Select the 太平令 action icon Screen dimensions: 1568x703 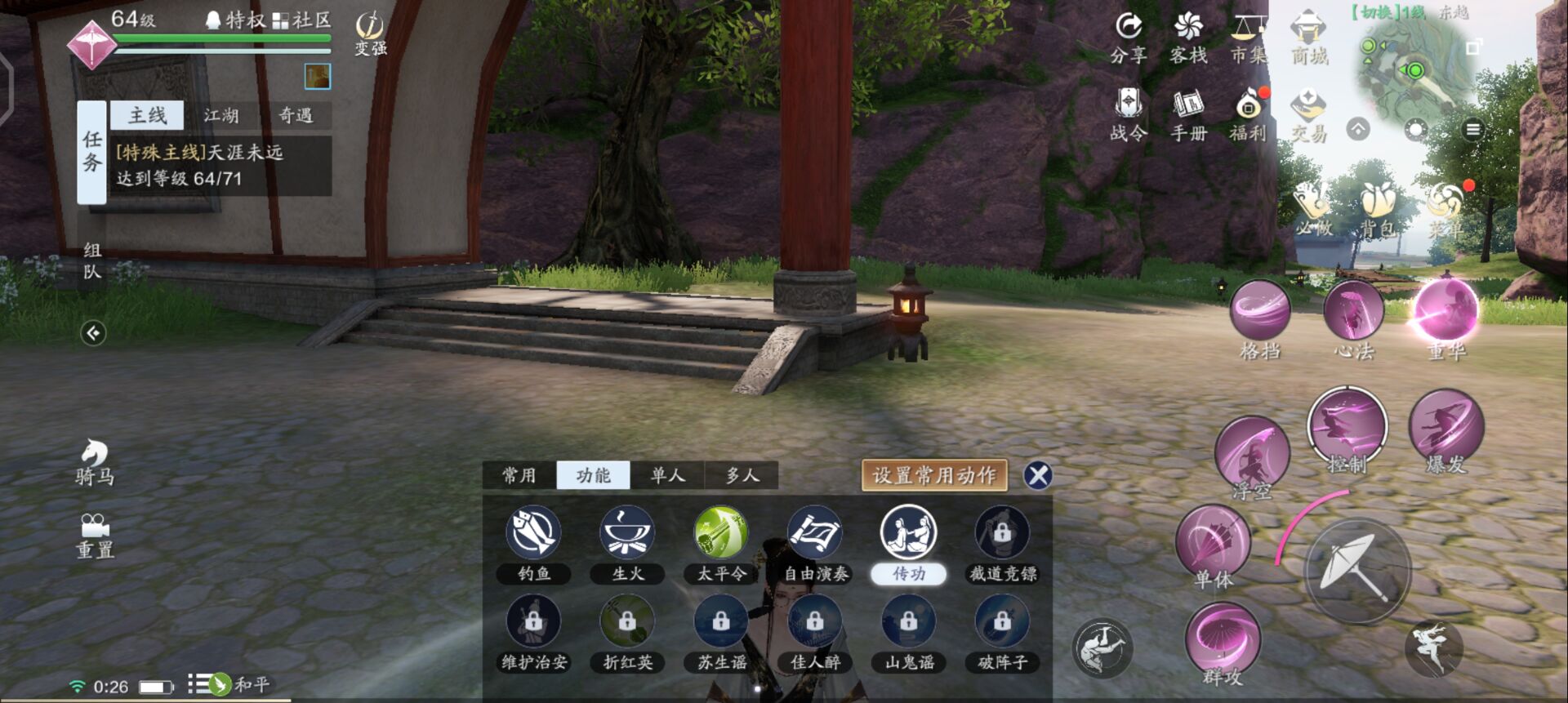click(x=721, y=532)
